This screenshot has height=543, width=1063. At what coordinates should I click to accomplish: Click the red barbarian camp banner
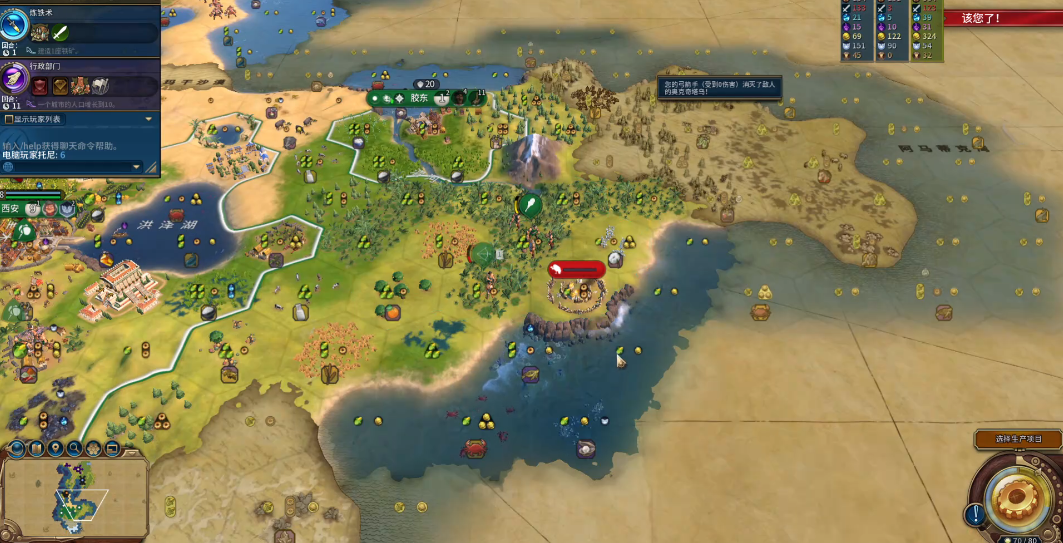click(x=576, y=269)
